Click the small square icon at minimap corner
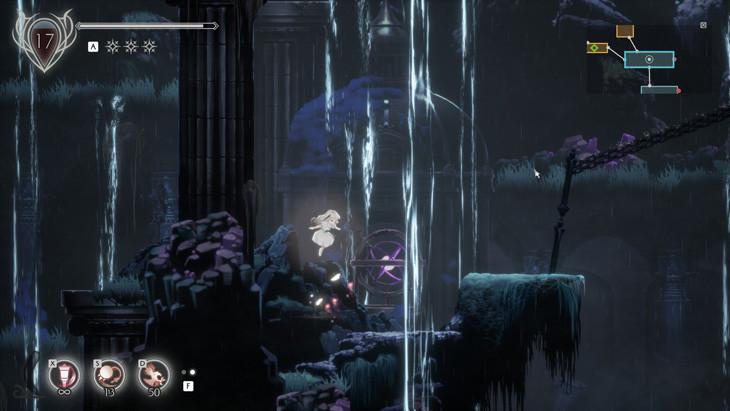Image resolution: width=730 pixels, height=411 pixels. tap(703, 25)
